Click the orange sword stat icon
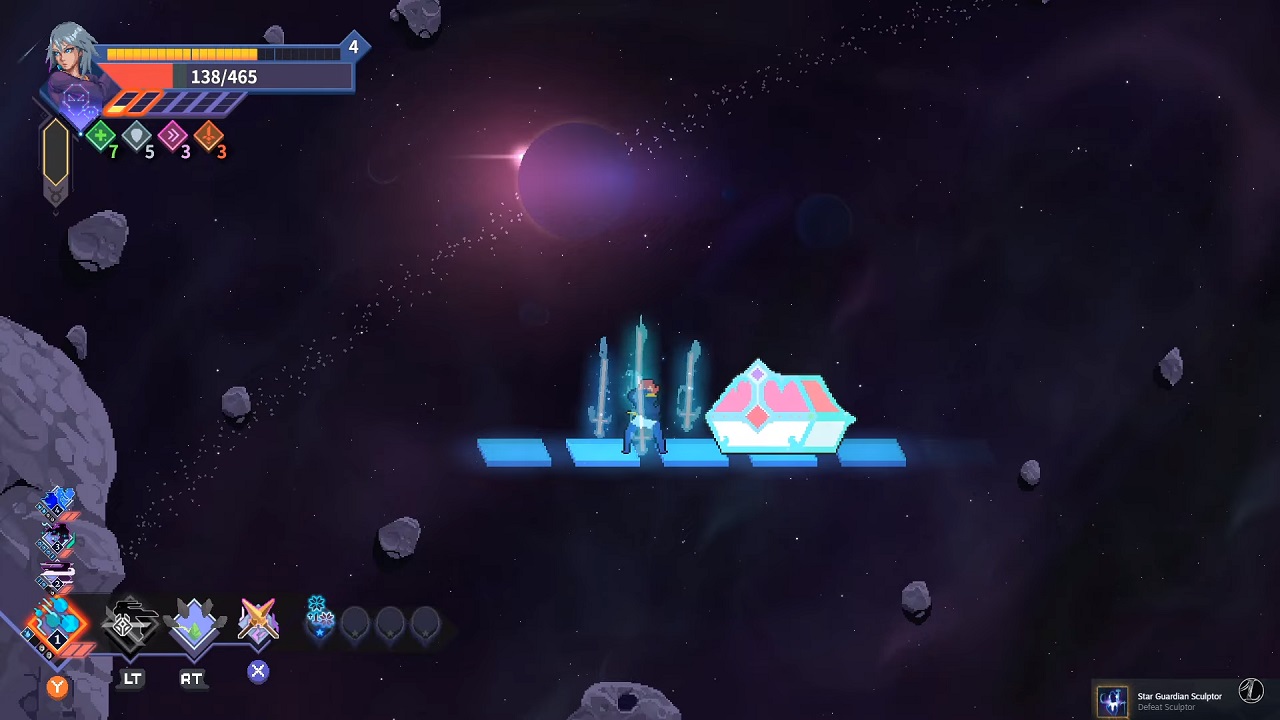This screenshot has width=1280, height=720. click(x=209, y=136)
